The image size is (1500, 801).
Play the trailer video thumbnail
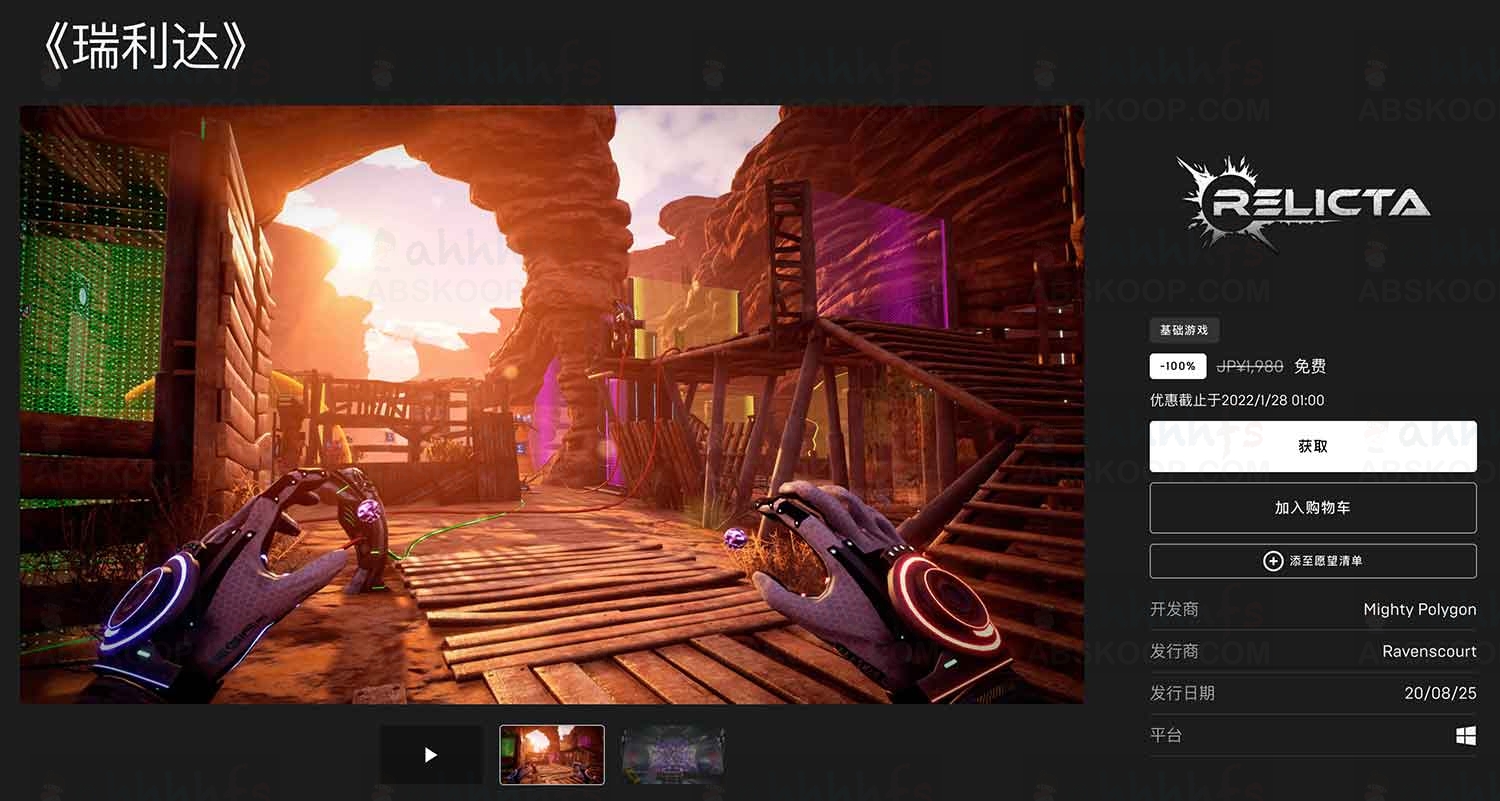click(x=431, y=755)
